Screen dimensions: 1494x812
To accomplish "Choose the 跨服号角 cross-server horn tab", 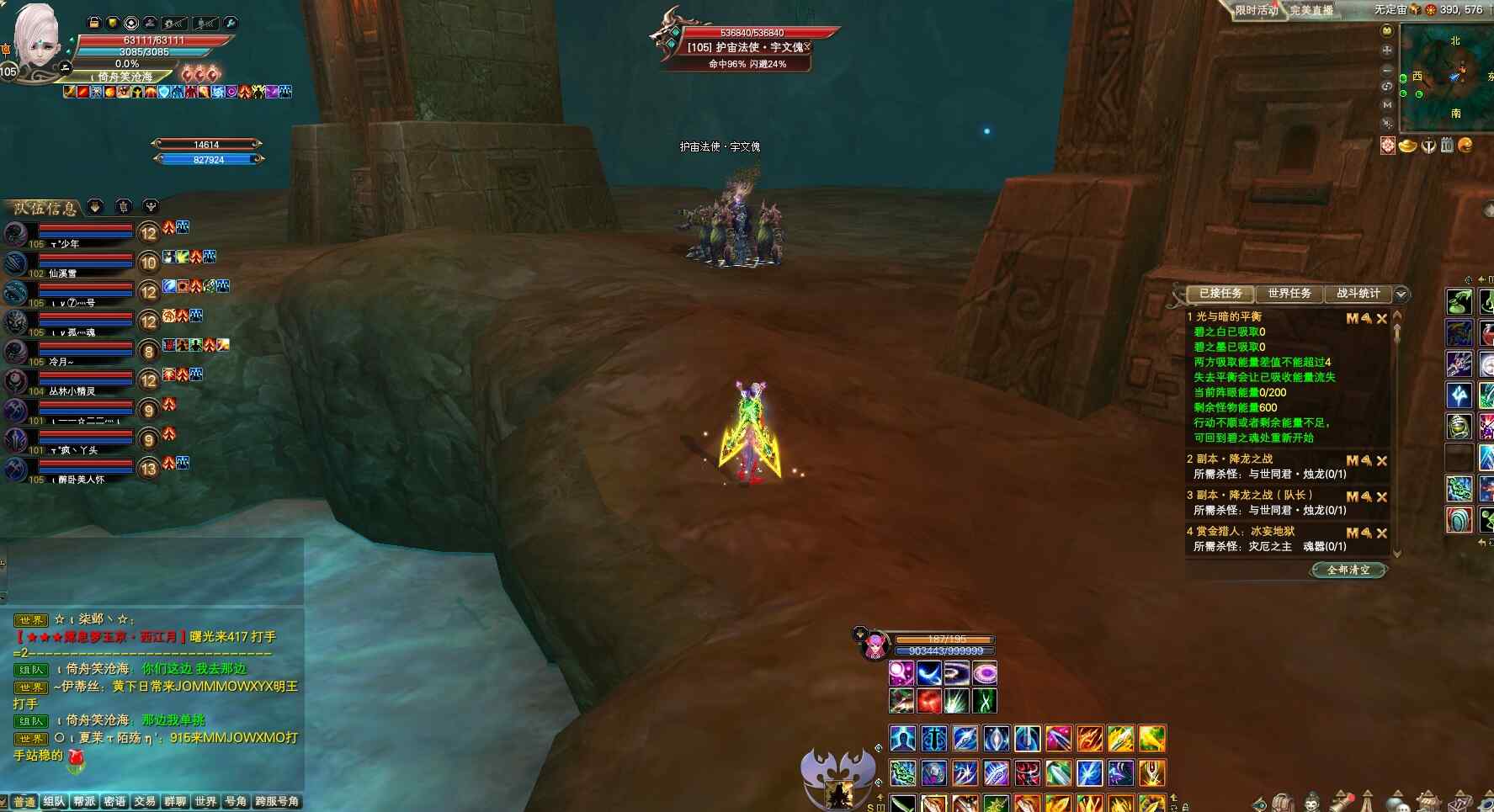I will [x=277, y=802].
